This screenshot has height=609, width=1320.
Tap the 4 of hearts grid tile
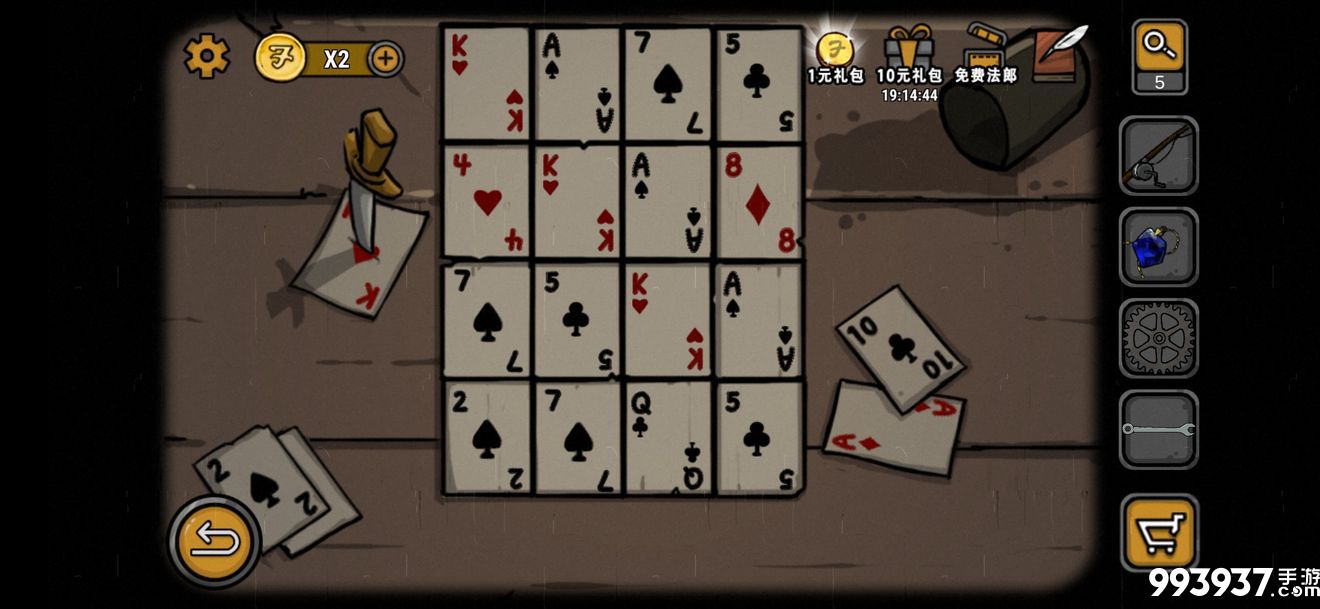[x=487, y=202]
